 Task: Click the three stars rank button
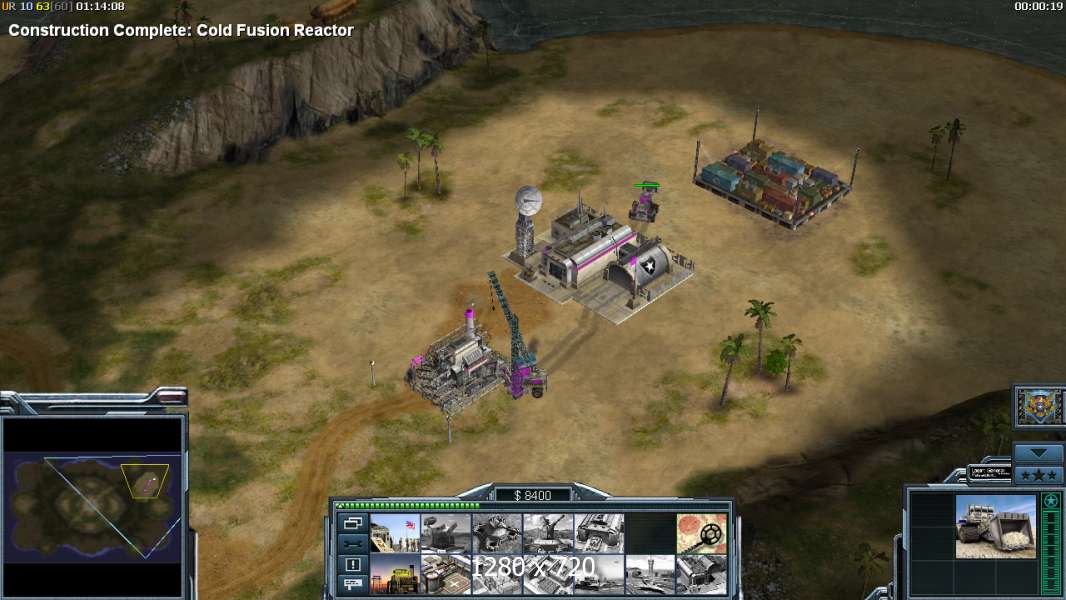1038,474
